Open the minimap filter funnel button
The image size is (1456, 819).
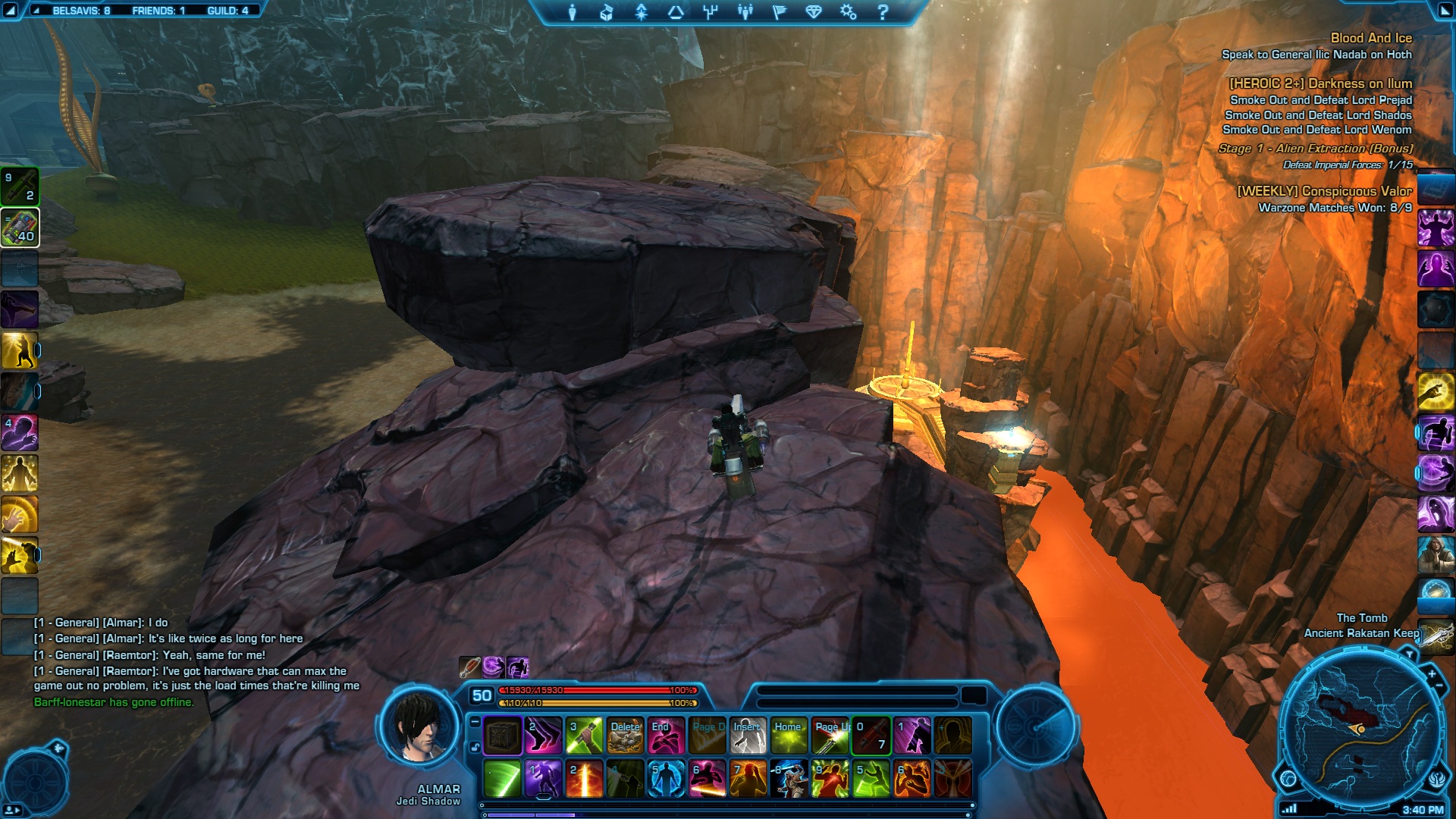coord(1408,654)
